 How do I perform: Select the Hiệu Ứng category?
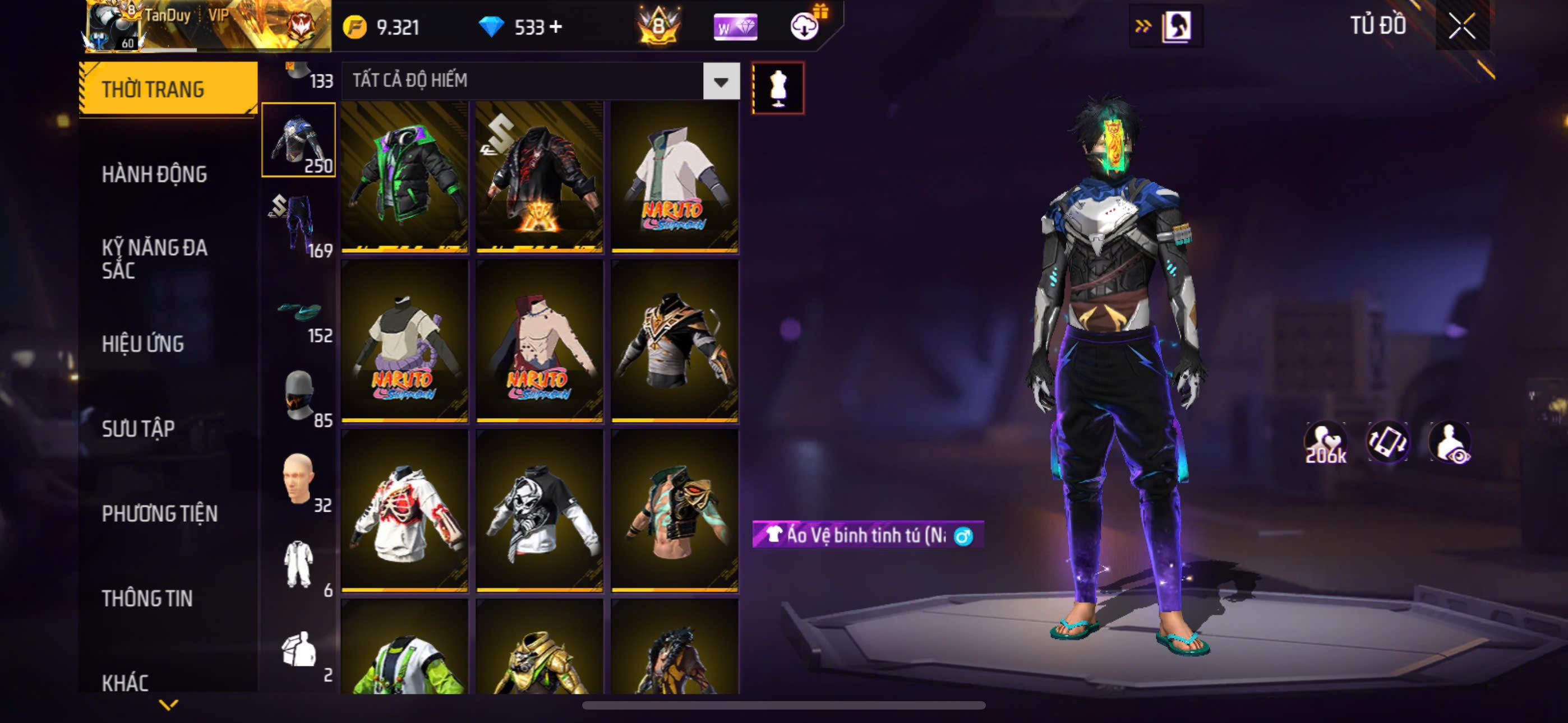142,344
